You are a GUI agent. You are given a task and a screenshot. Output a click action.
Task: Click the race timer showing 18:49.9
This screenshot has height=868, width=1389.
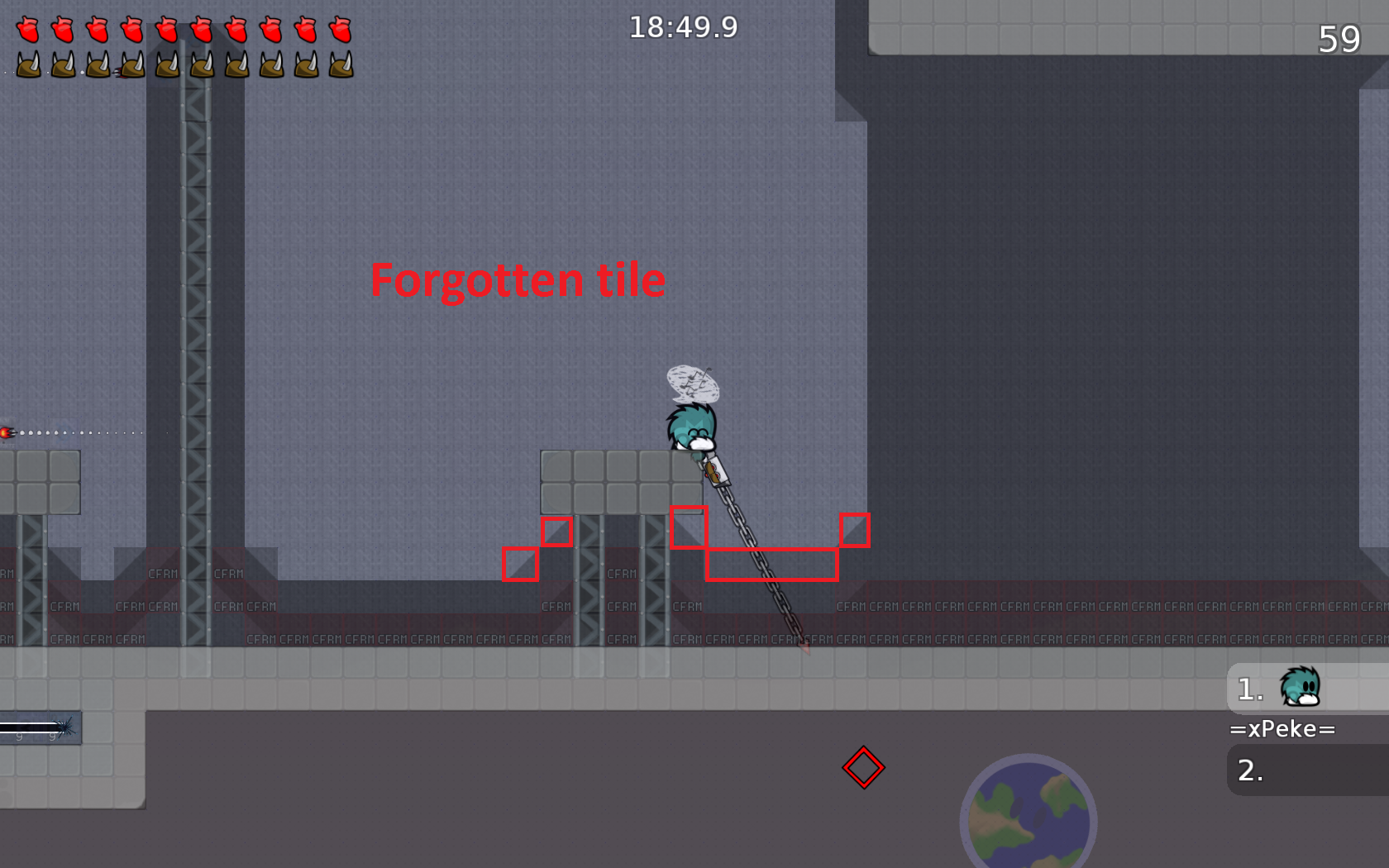(684, 27)
